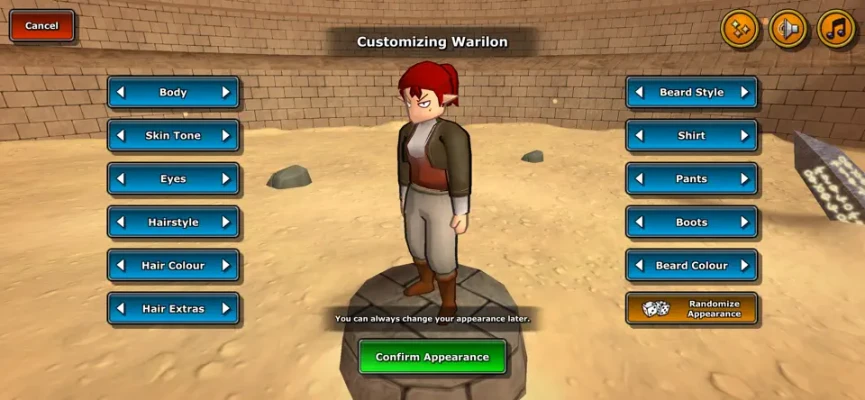Click the sparkle diamonds icon button
The height and width of the screenshot is (400, 865).
coord(740,28)
